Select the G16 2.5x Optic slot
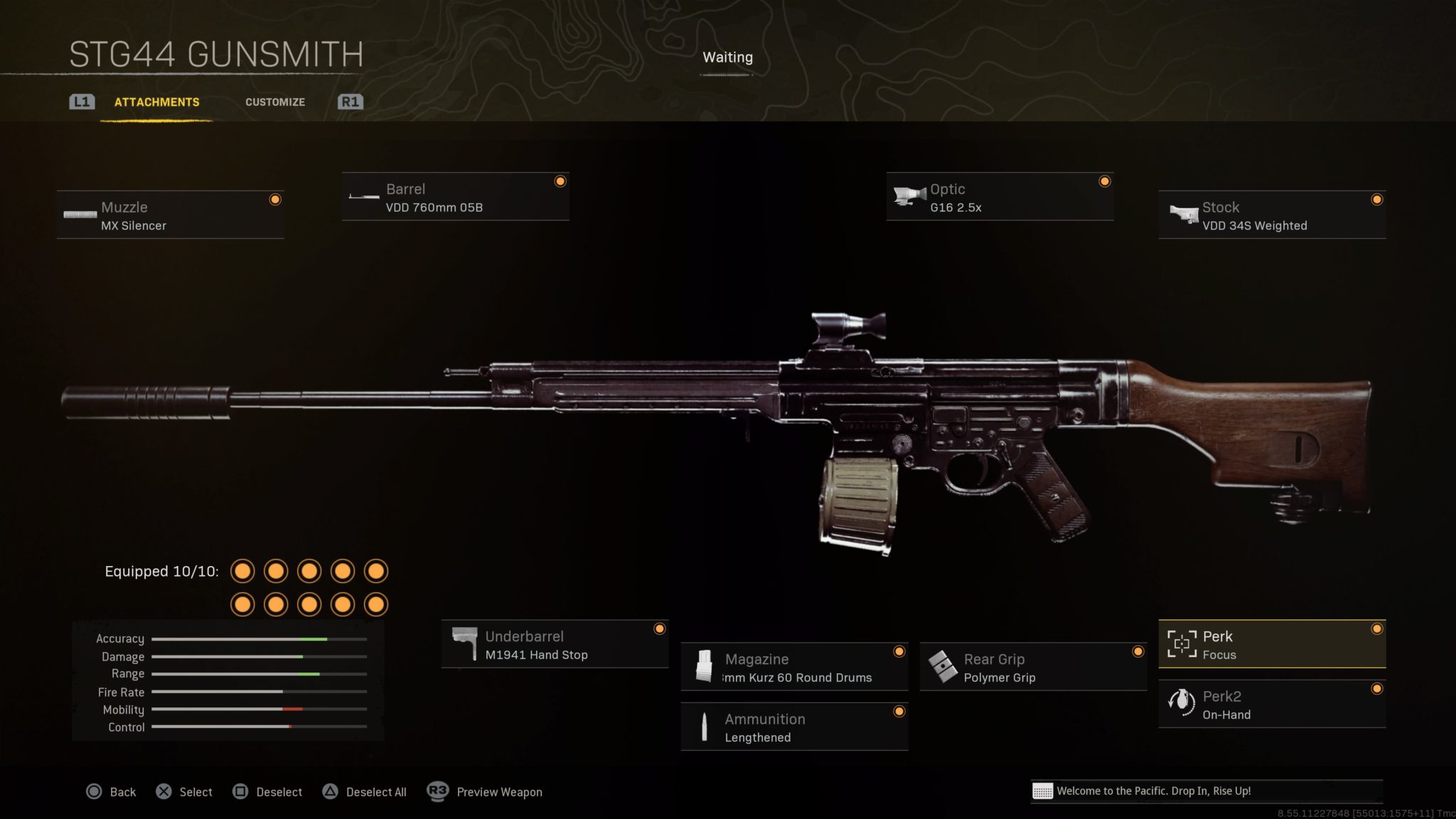Image resolution: width=1456 pixels, height=819 pixels. coord(999,197)
